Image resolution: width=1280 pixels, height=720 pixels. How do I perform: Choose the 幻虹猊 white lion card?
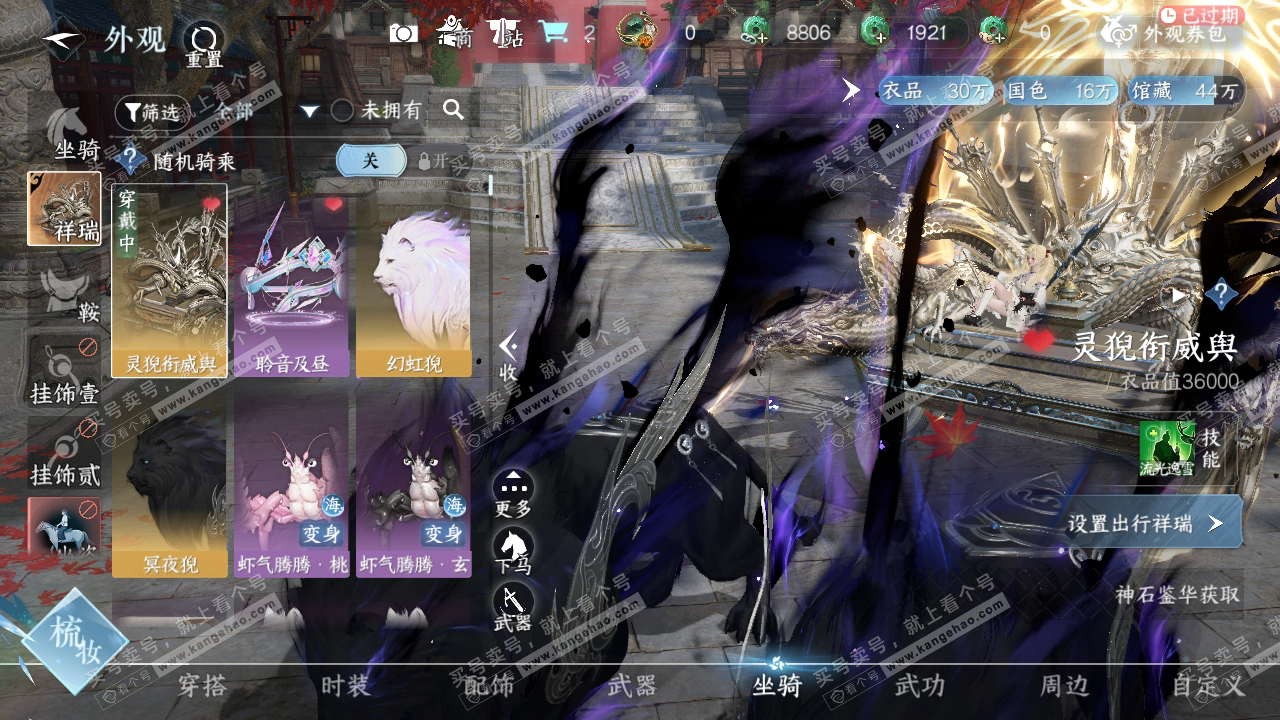click(x=413, y=280)
